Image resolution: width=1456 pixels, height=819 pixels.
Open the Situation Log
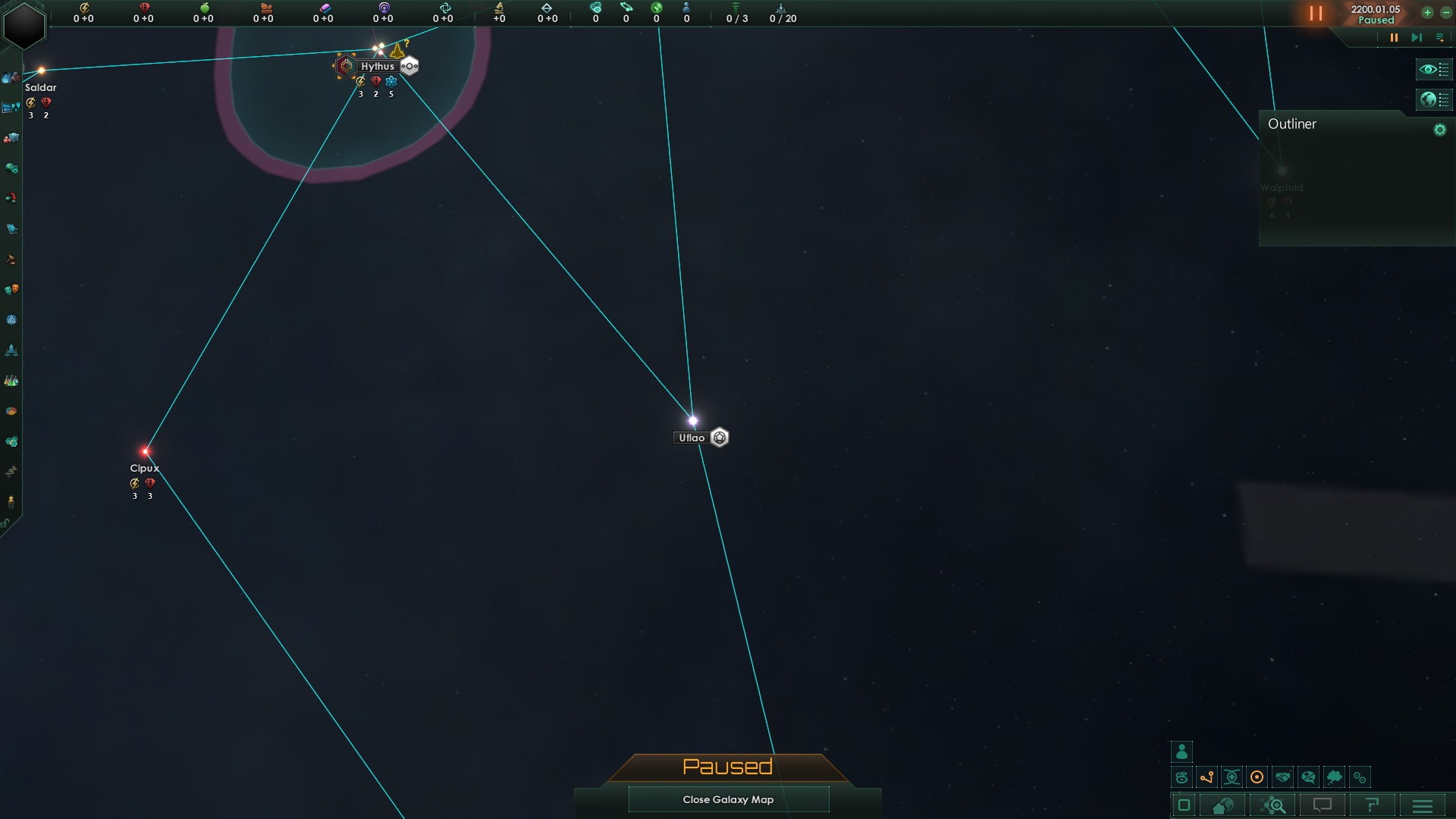click(11, 108)
